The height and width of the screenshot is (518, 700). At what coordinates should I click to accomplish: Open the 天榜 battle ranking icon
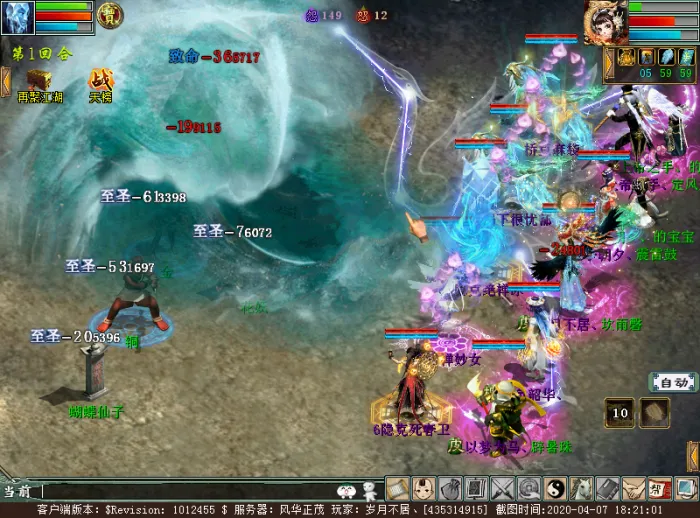(101, 80)
